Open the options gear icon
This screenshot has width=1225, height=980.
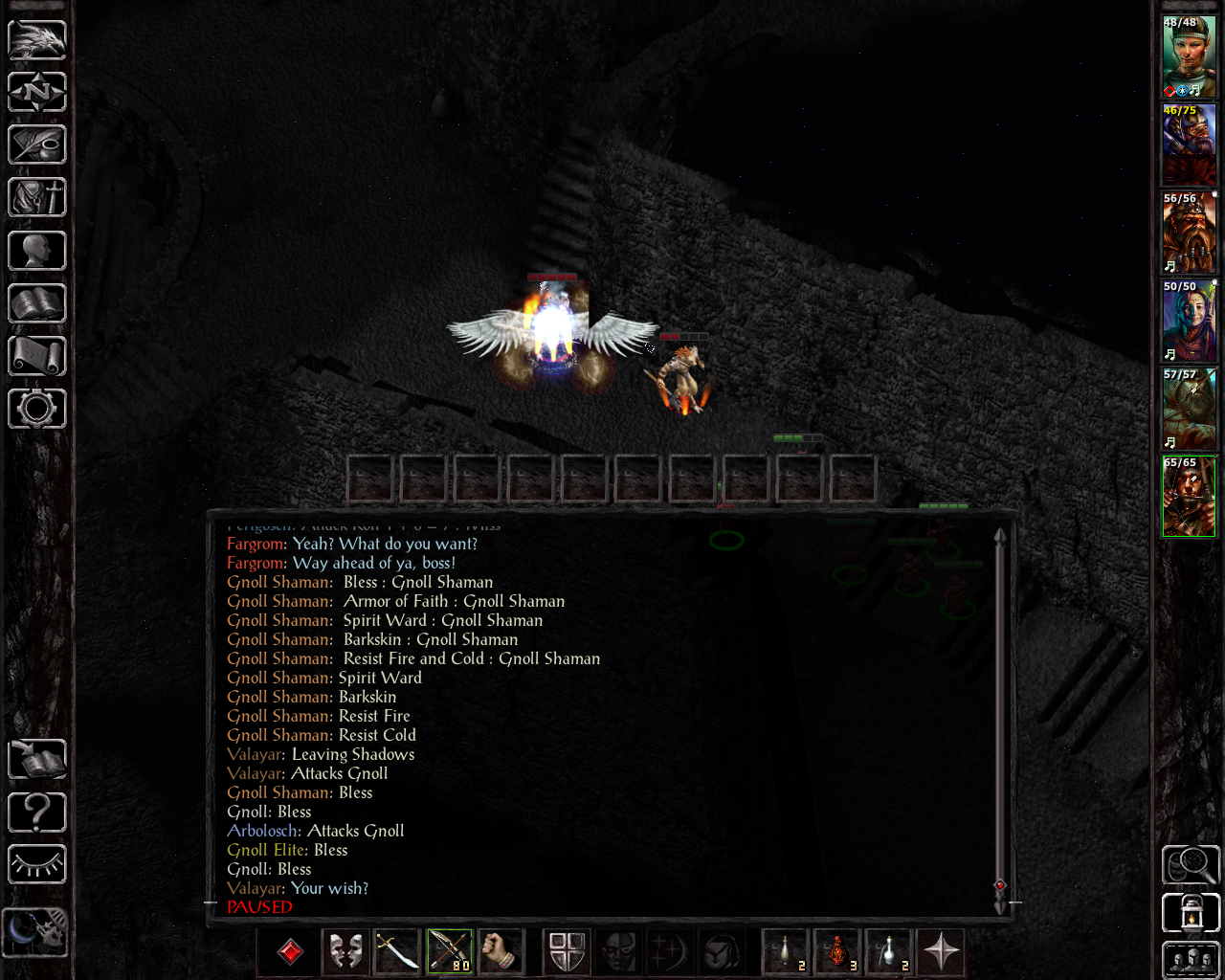coord(37,409)
